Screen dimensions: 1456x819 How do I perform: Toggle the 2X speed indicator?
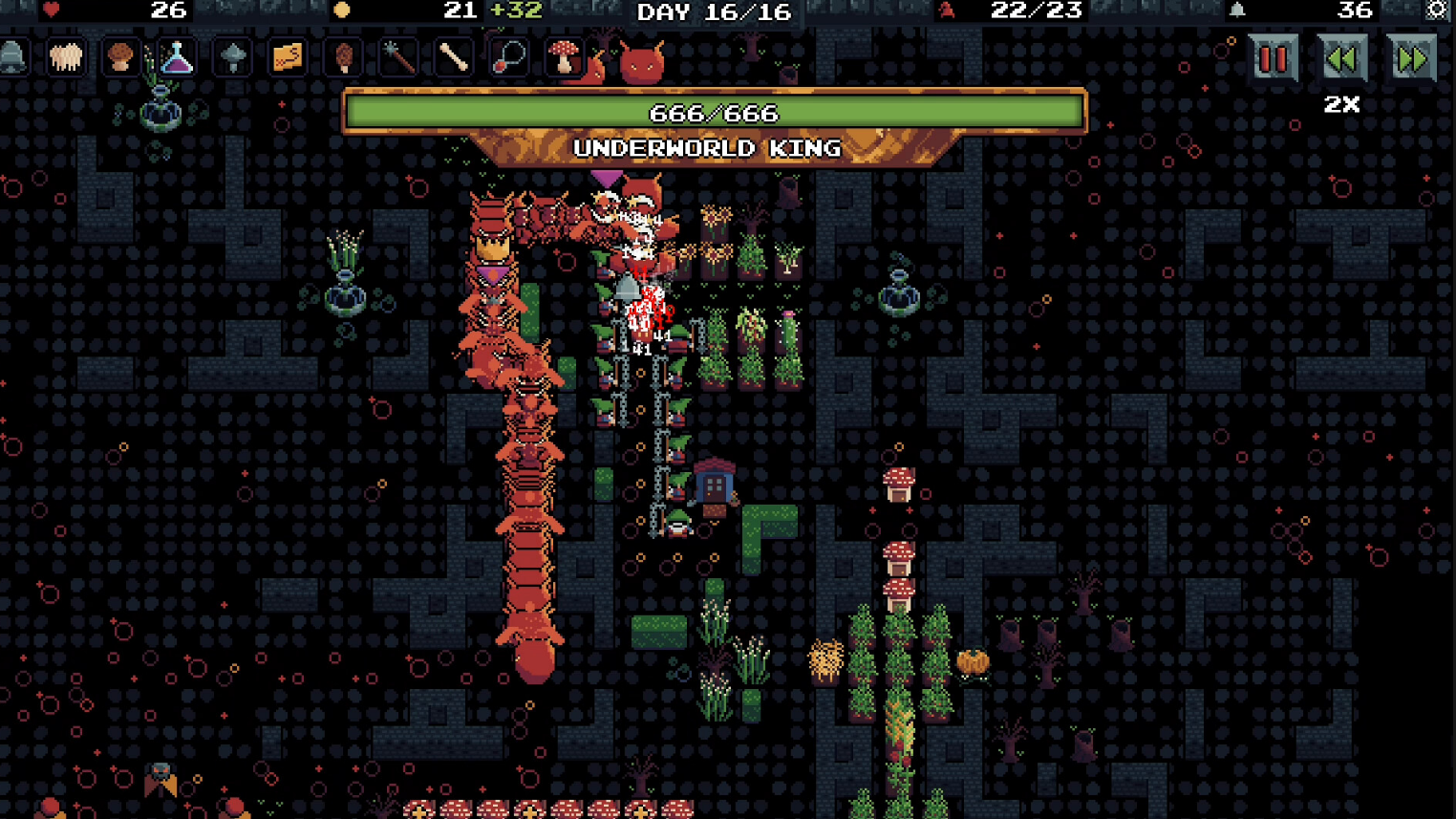tap(1341, 105)
